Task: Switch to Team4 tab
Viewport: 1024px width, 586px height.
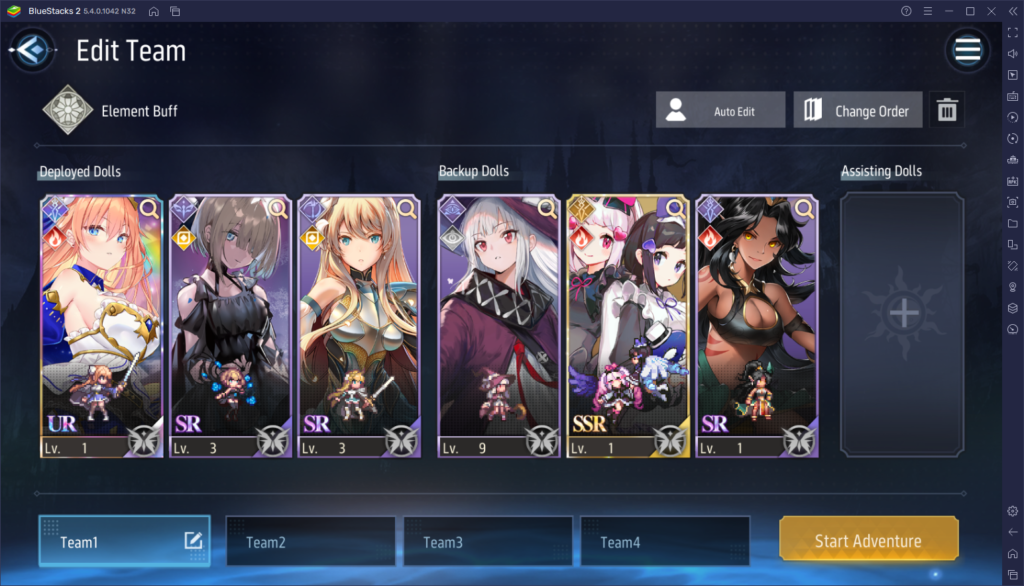Action: click(665, 542)
